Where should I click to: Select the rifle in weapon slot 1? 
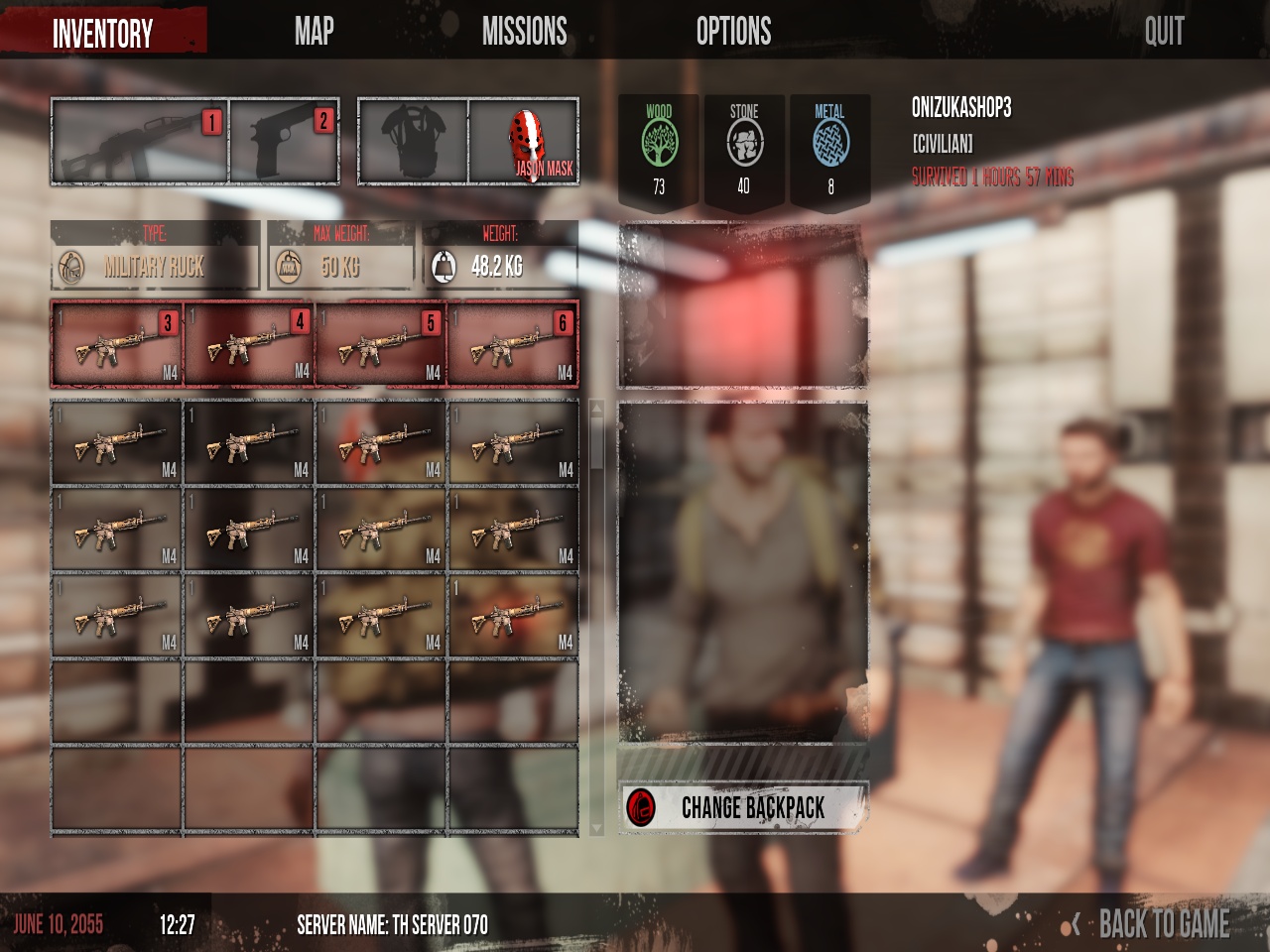(139, 142)
